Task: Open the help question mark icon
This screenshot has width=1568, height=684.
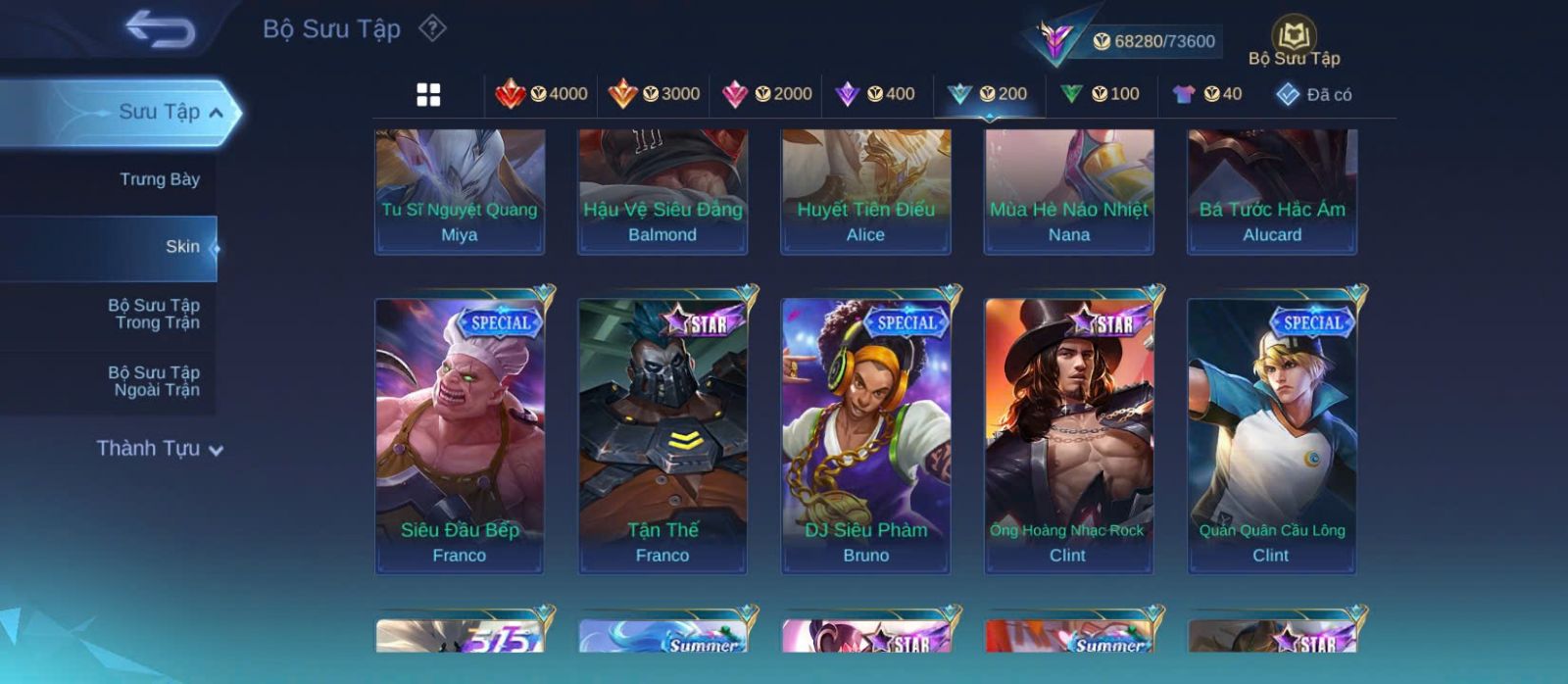Action: point(432,28)
